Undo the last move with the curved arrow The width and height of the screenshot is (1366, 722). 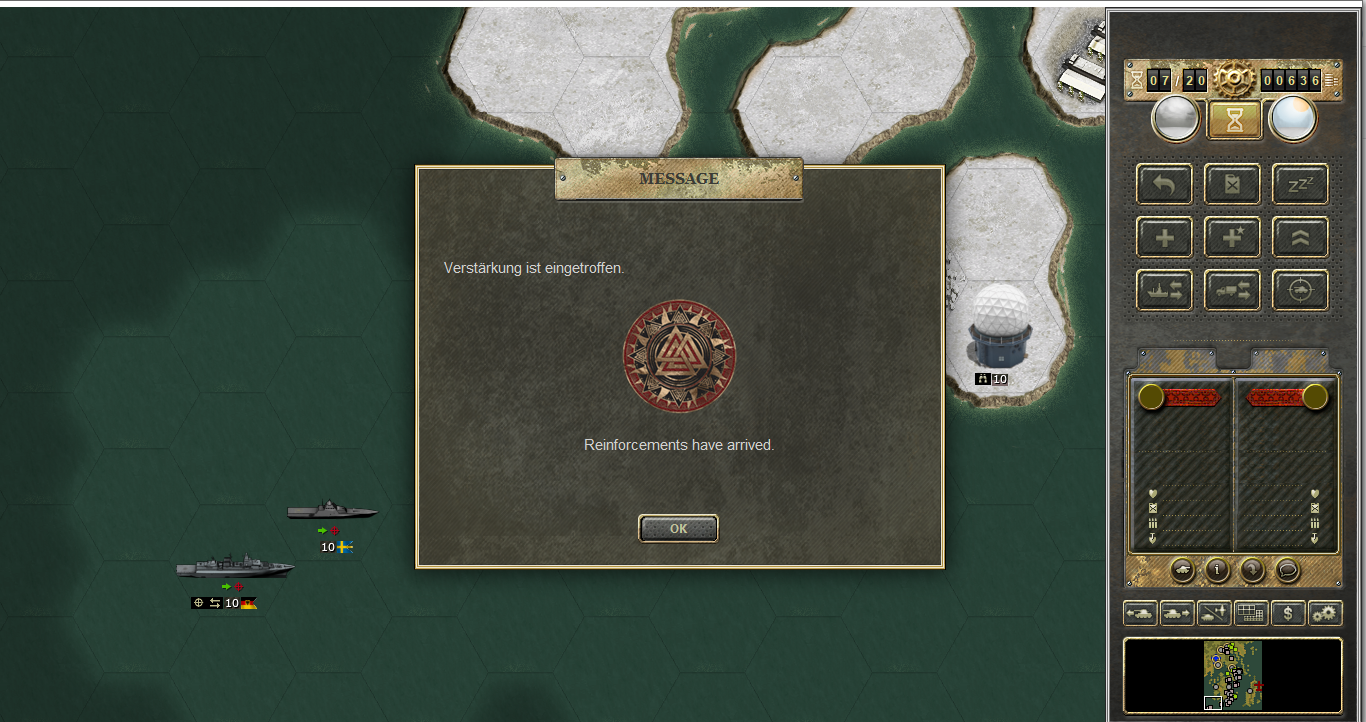click(x=1164, y=184)
